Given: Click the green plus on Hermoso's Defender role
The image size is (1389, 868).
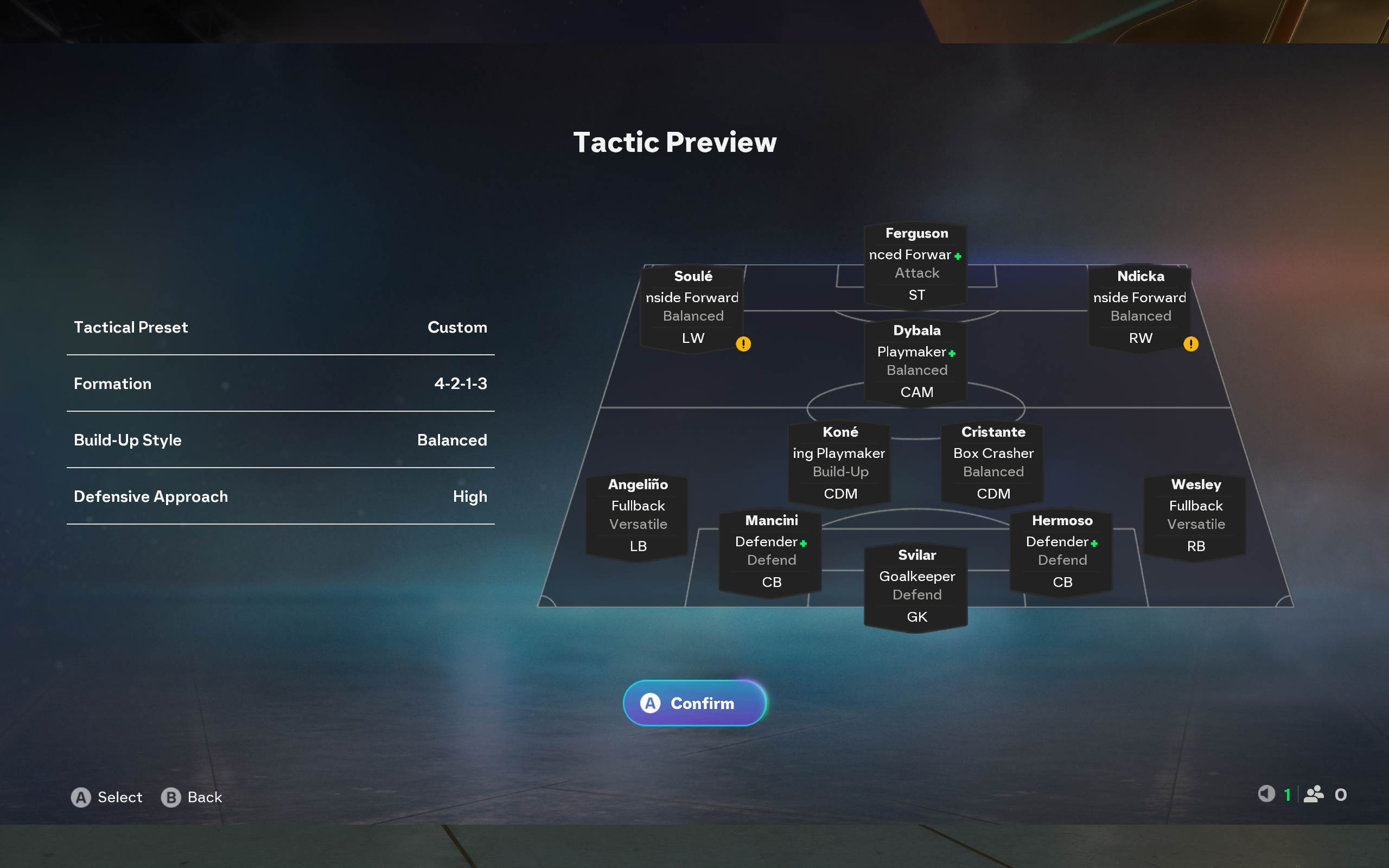Looking at the screenshot, I should click(1093, 544).
